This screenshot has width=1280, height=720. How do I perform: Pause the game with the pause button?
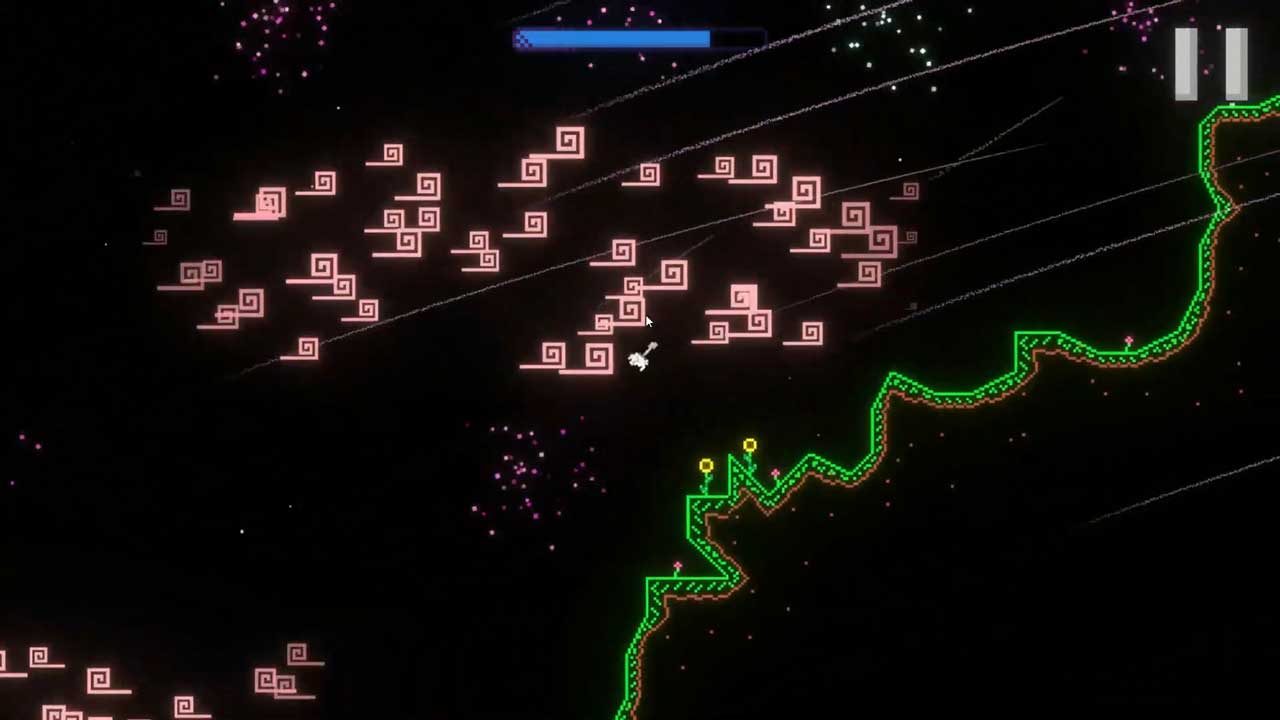click(1211, 64)
